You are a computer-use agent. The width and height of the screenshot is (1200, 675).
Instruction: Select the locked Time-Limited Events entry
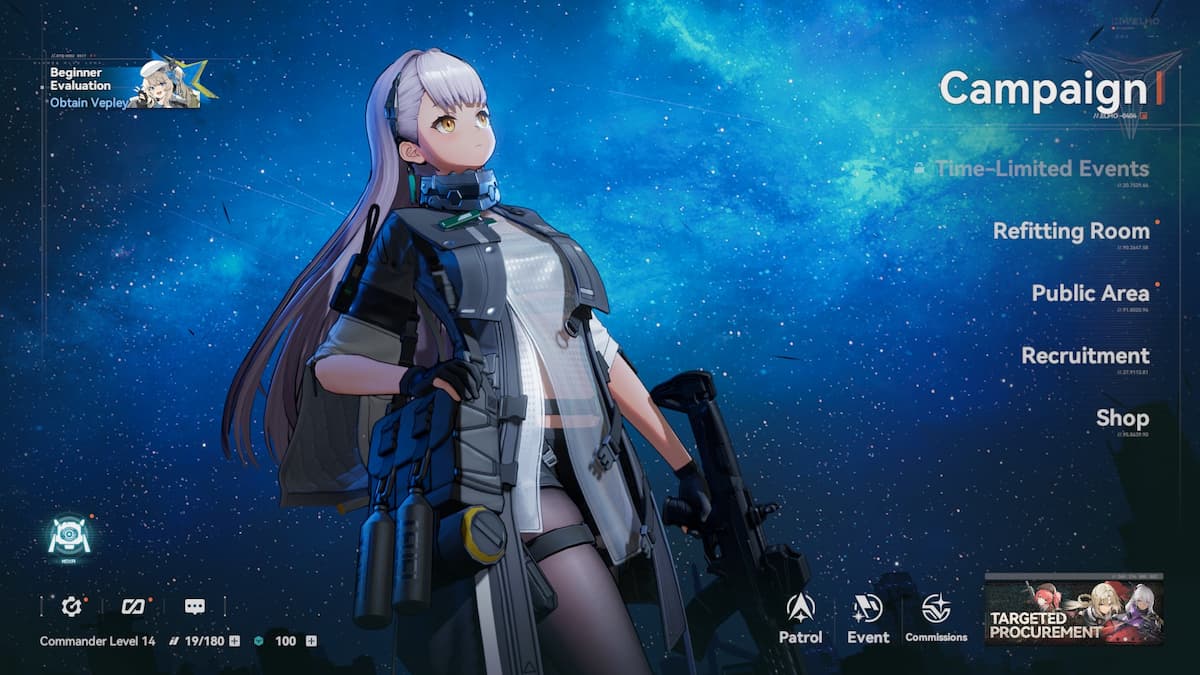click(1041, 169)
